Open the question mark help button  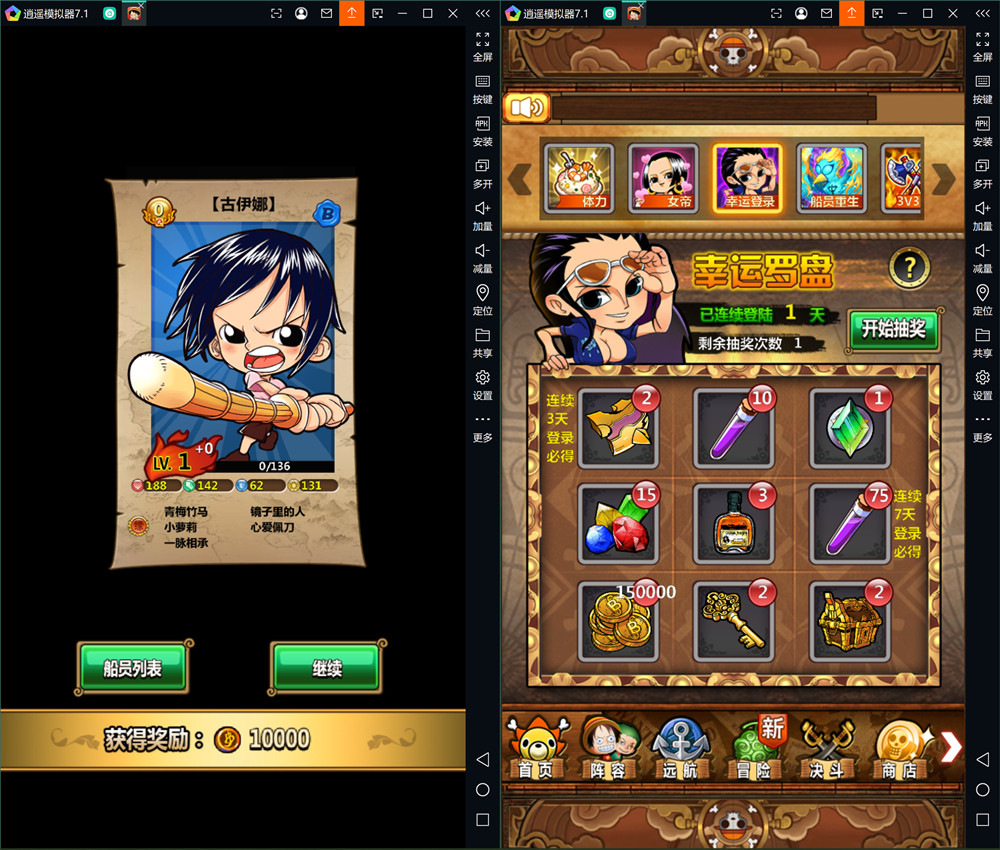click(x=909, y=267)
